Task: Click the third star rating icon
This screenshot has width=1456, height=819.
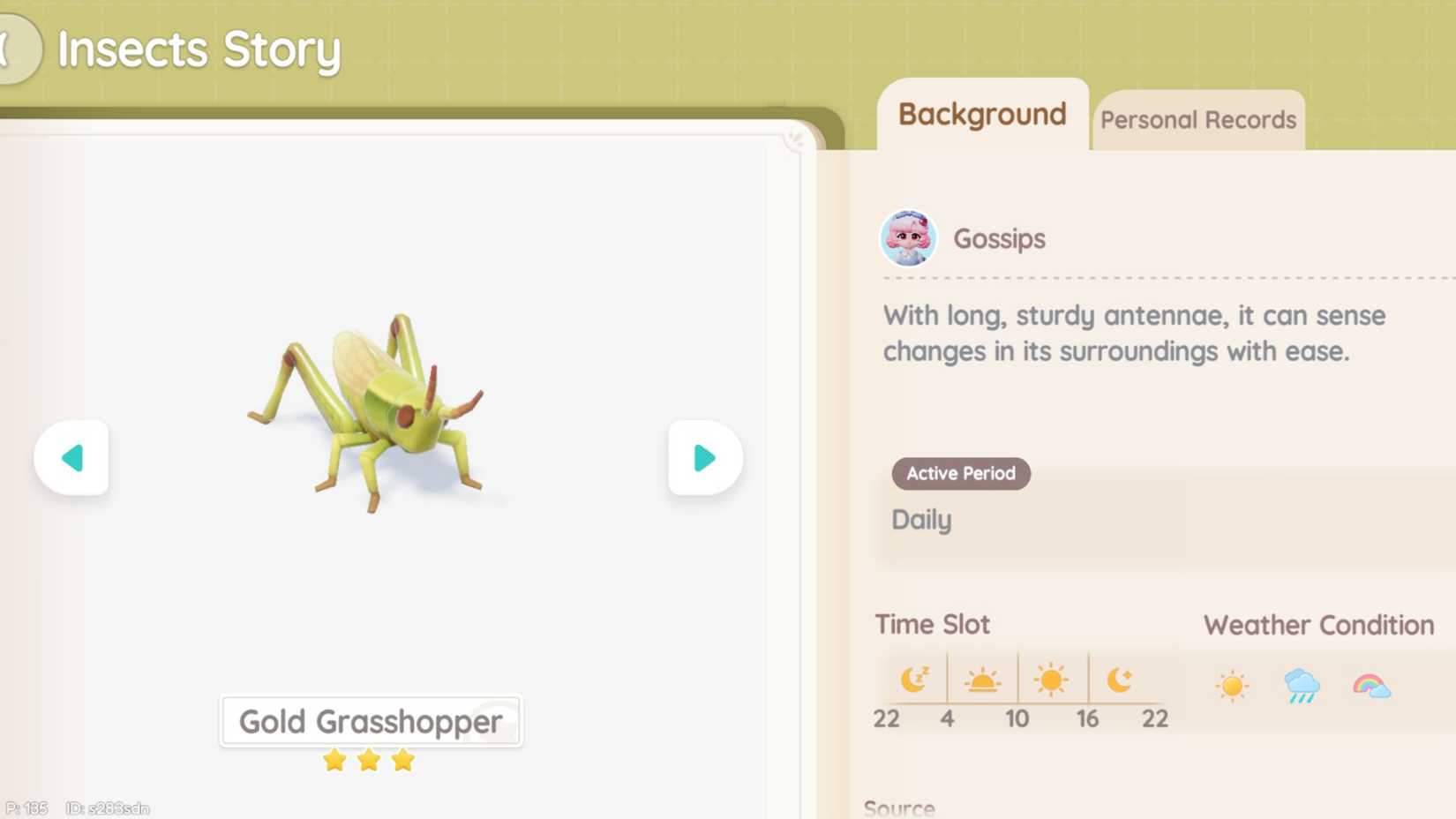Action: click(x=403, y=759)
